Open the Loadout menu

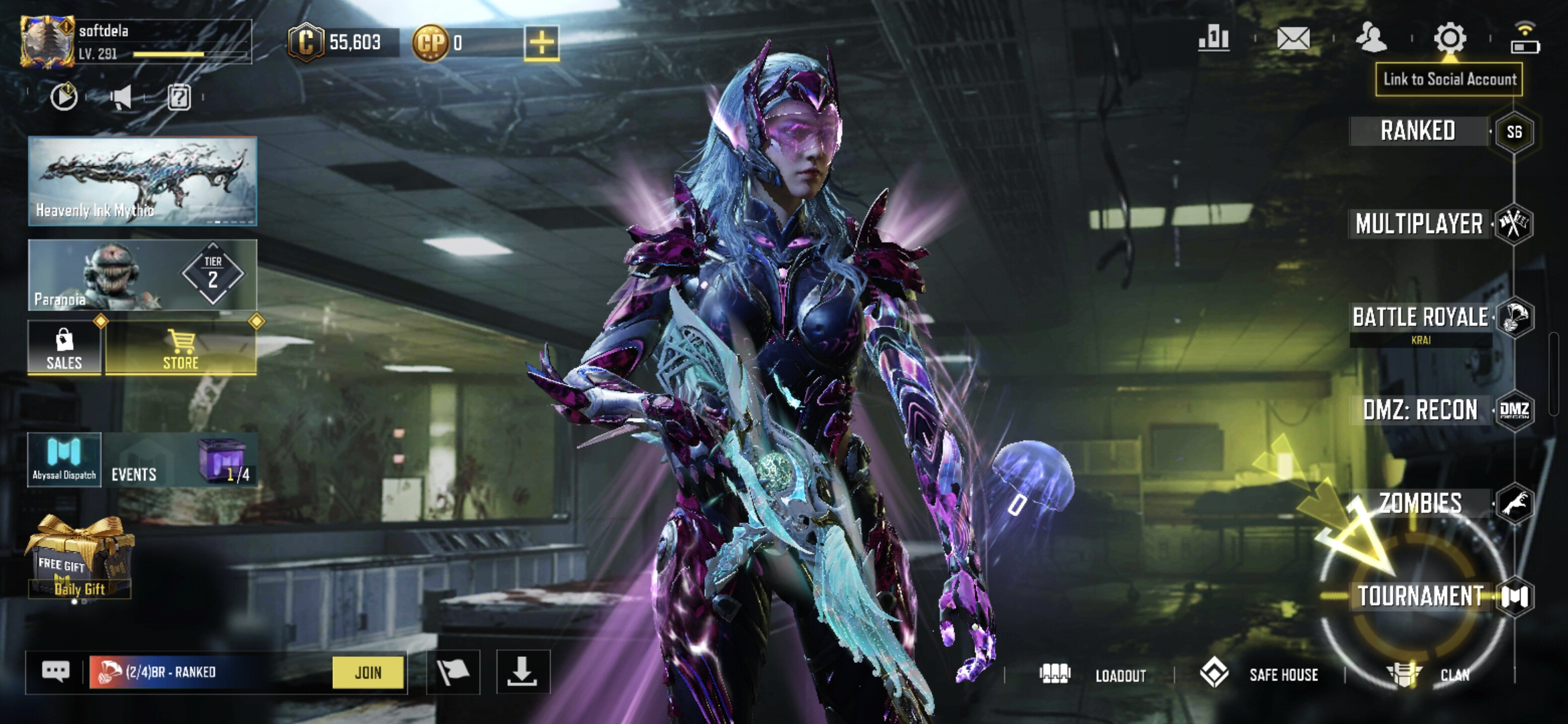[1094, 674]
